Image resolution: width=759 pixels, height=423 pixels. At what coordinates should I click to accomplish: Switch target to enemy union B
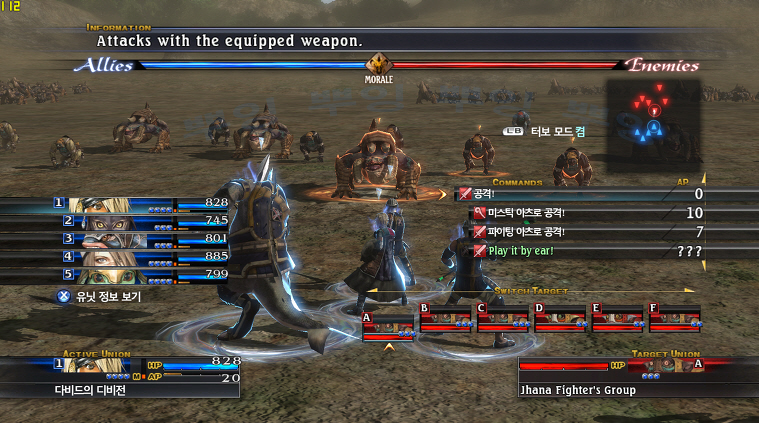tap(445, 320)
